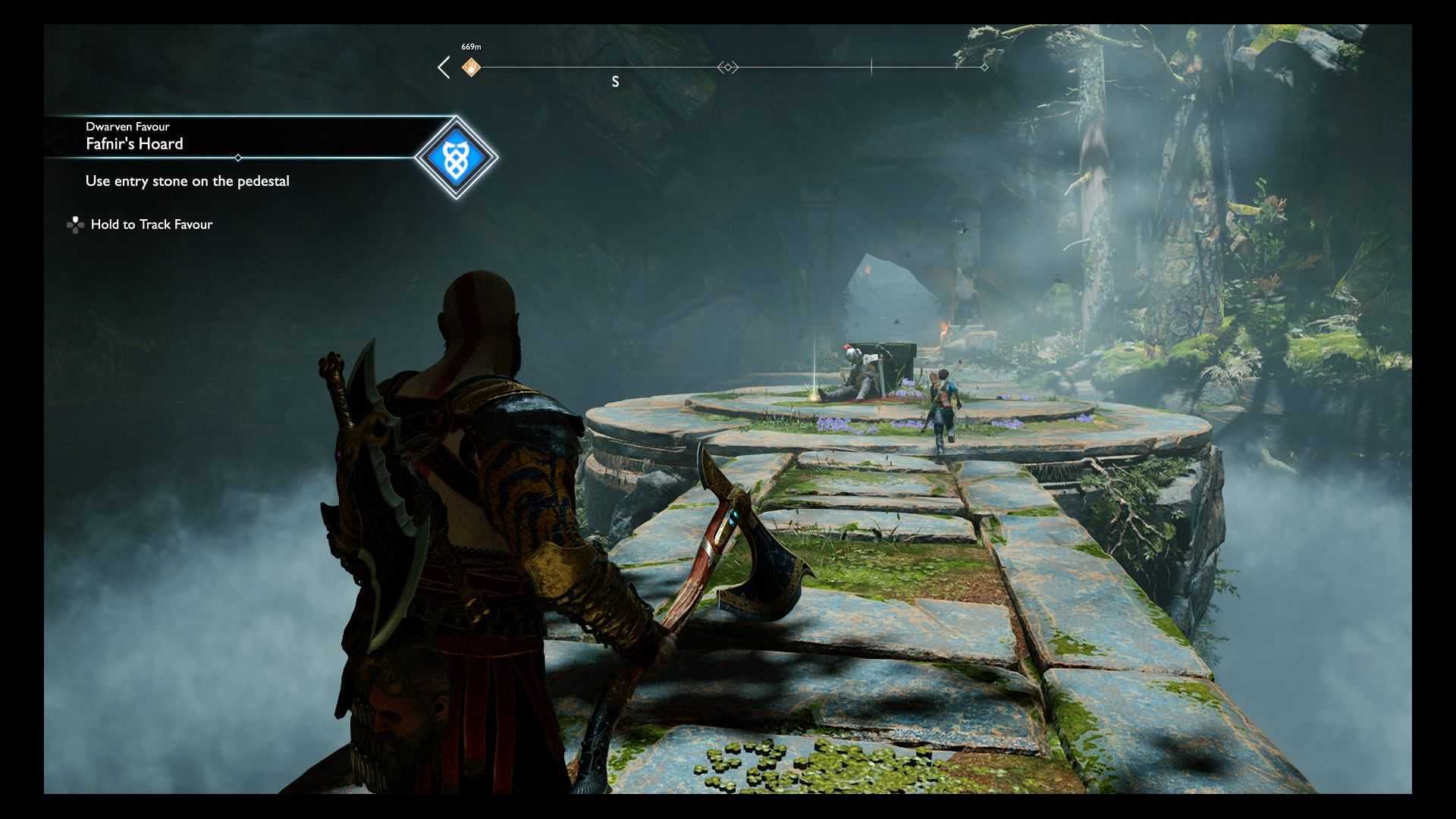Select the Fafnir's Hoard favour title
This screenshot has width=1456, height=819.
(134, 144)
